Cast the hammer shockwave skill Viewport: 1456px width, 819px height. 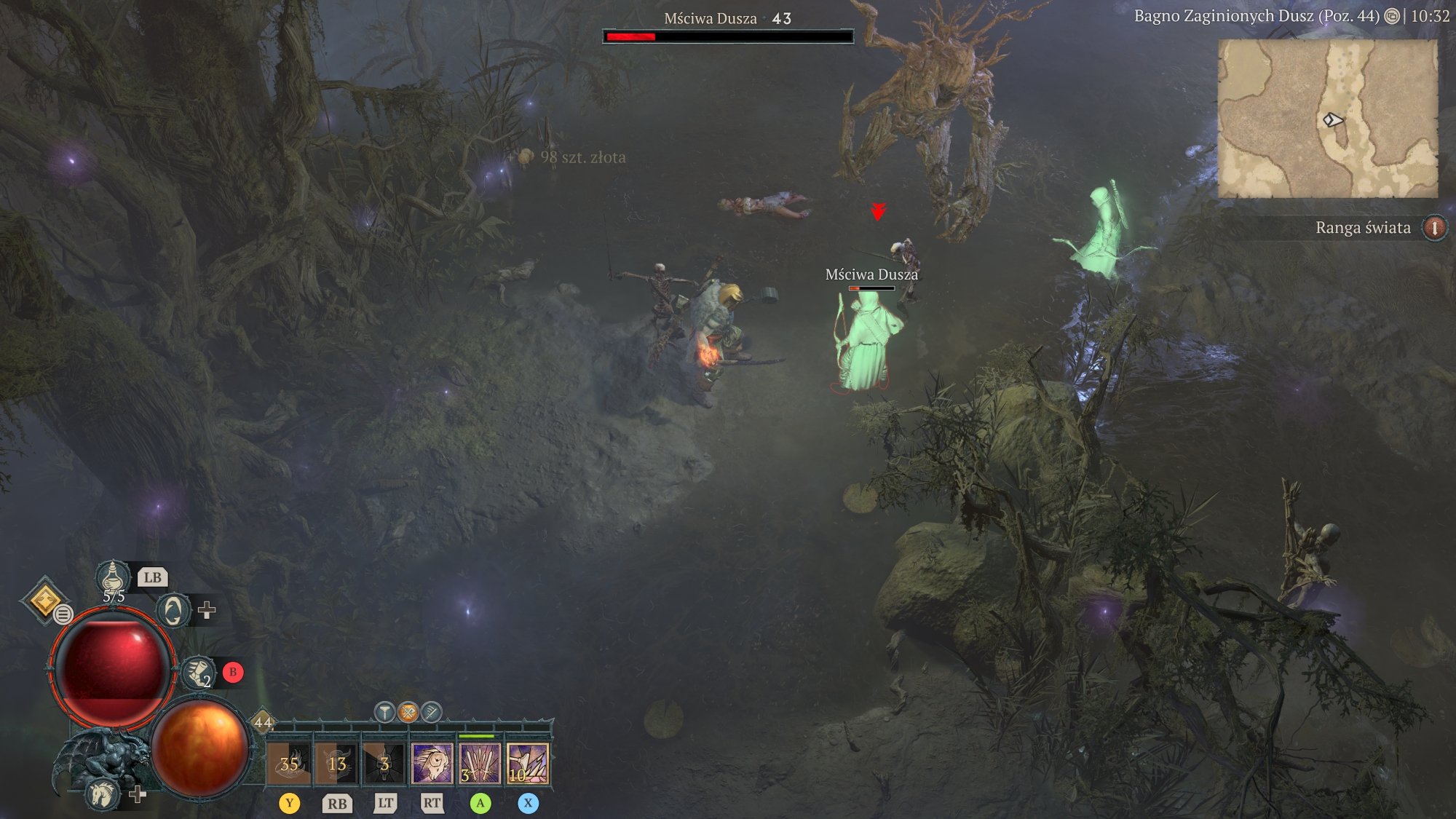(x=528, y=764)
